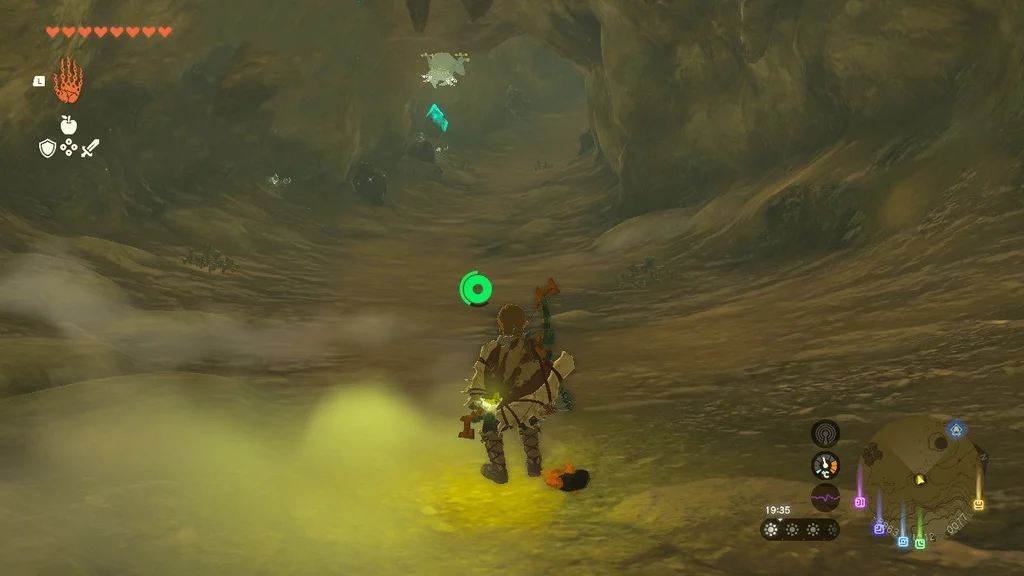Open the apple item quick-select
1024x576 pixels.
tap(68, 125)
